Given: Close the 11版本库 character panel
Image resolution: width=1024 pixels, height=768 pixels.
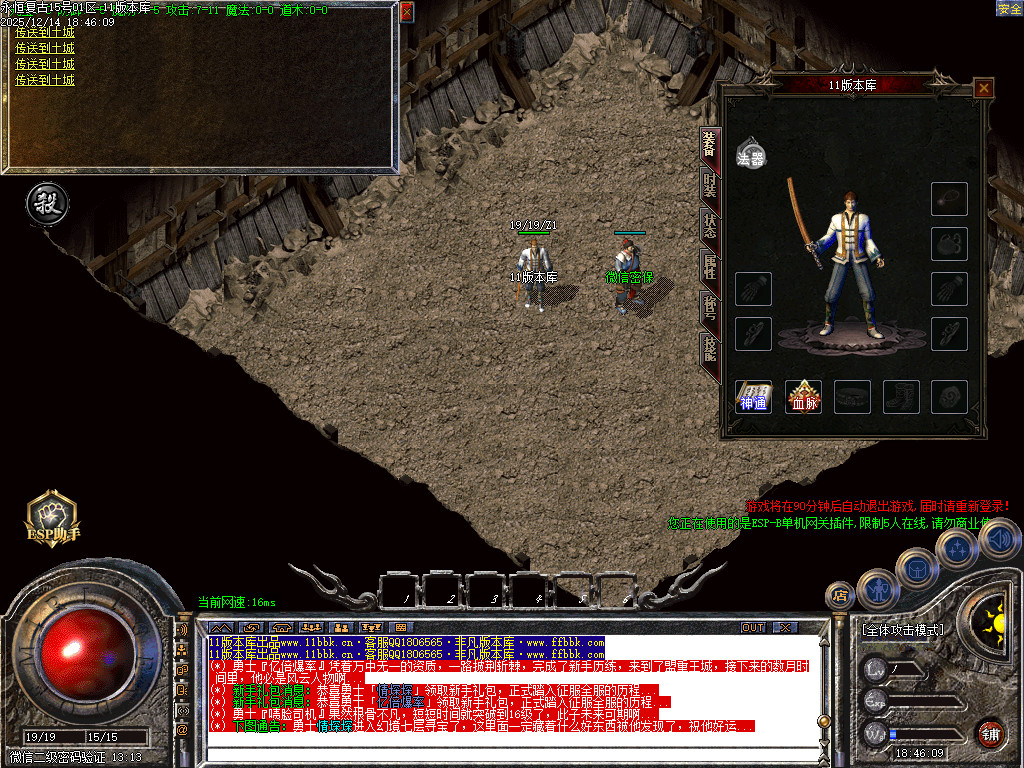Looking at the screenshot, I should (x=984, y=88).
